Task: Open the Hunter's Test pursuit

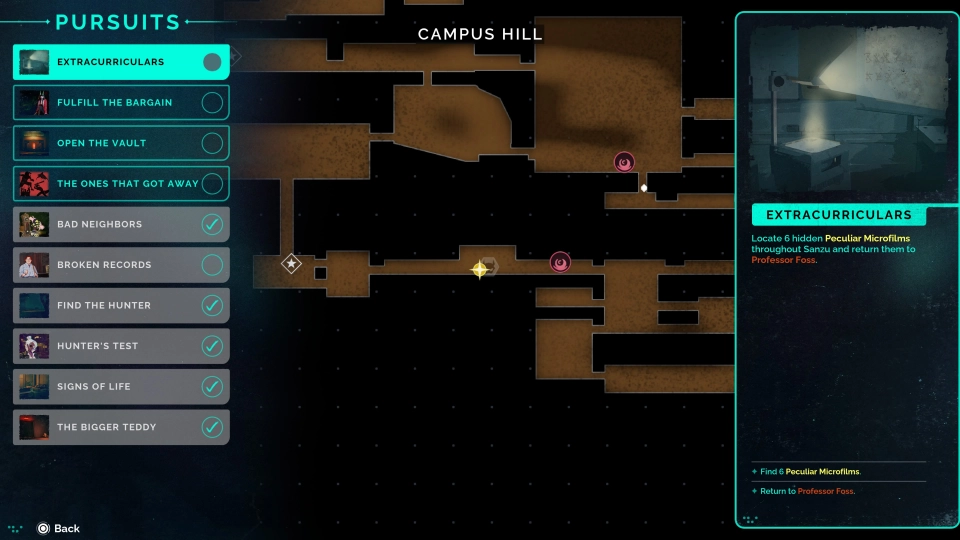Action: coord(97,346)
